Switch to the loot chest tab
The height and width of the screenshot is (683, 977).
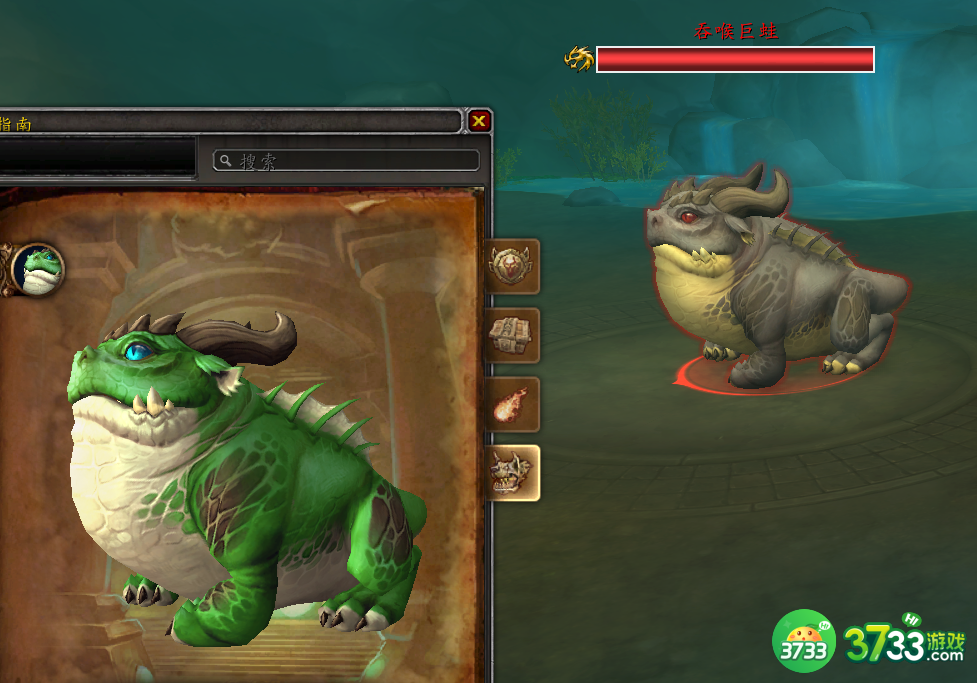click(x=513, y=335)
